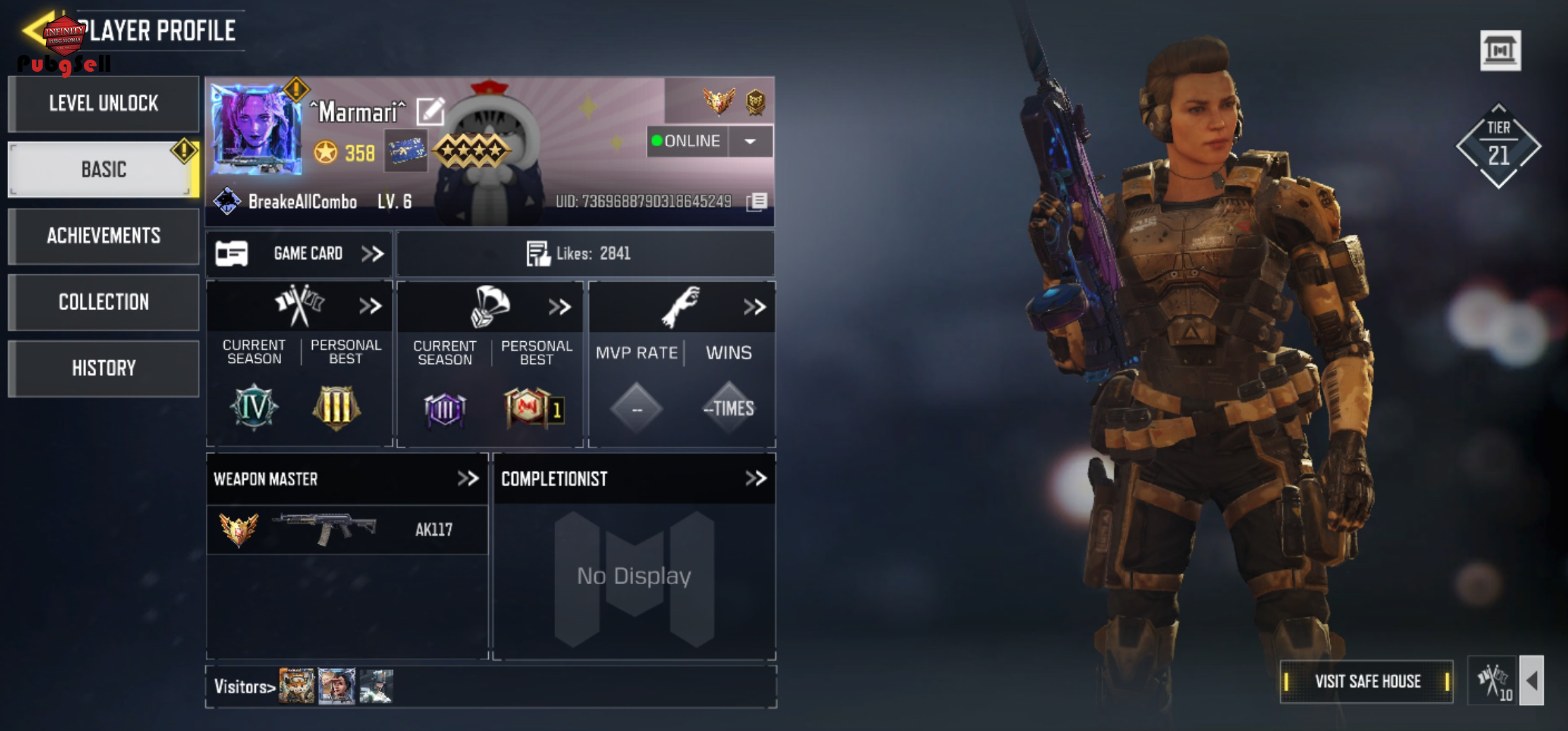Select the player avatar portrait
This screenshot has height=731, width=1568.
click(256, 129)
